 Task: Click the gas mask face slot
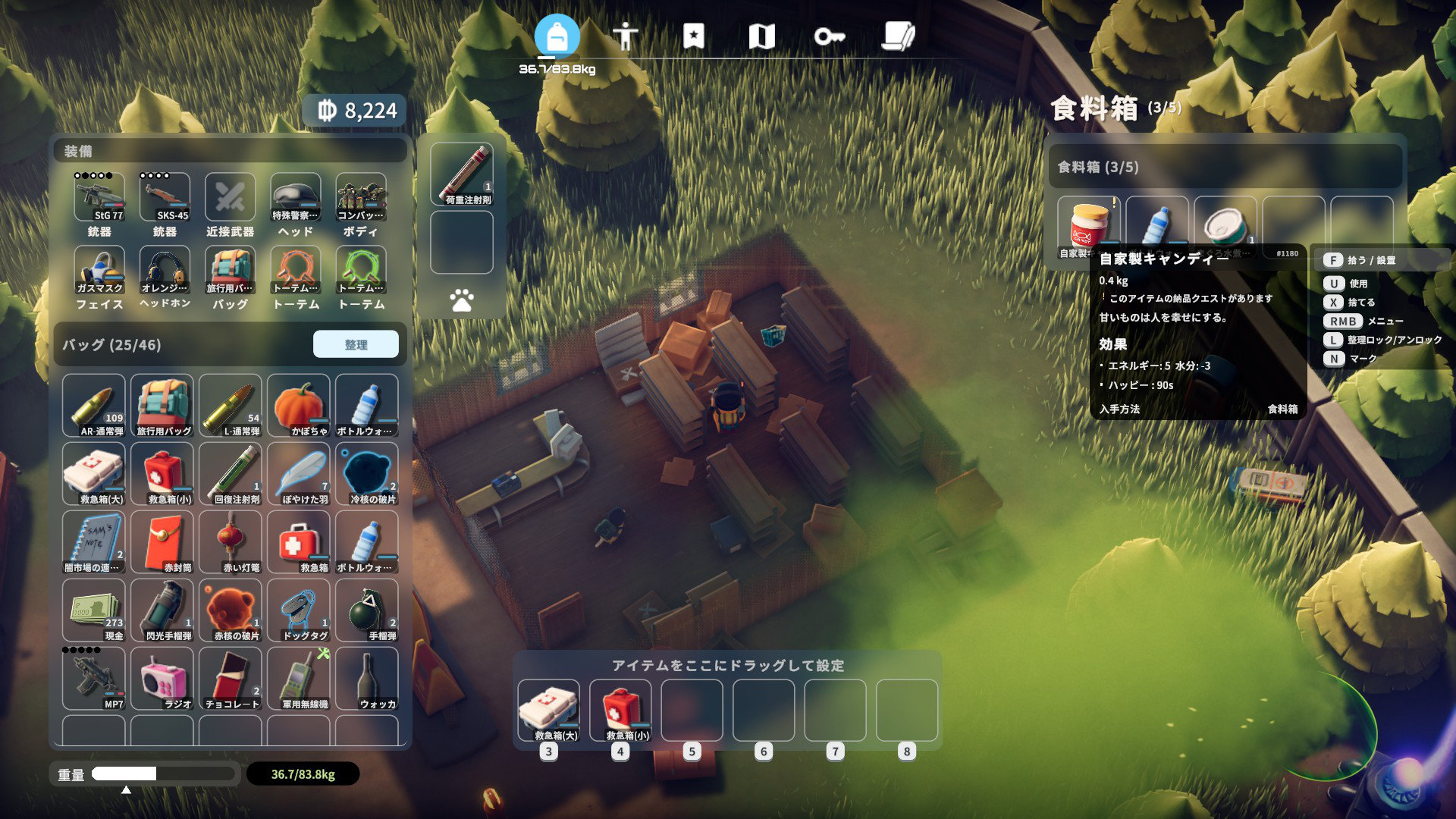pyautogui.click(x=99, y=271)
